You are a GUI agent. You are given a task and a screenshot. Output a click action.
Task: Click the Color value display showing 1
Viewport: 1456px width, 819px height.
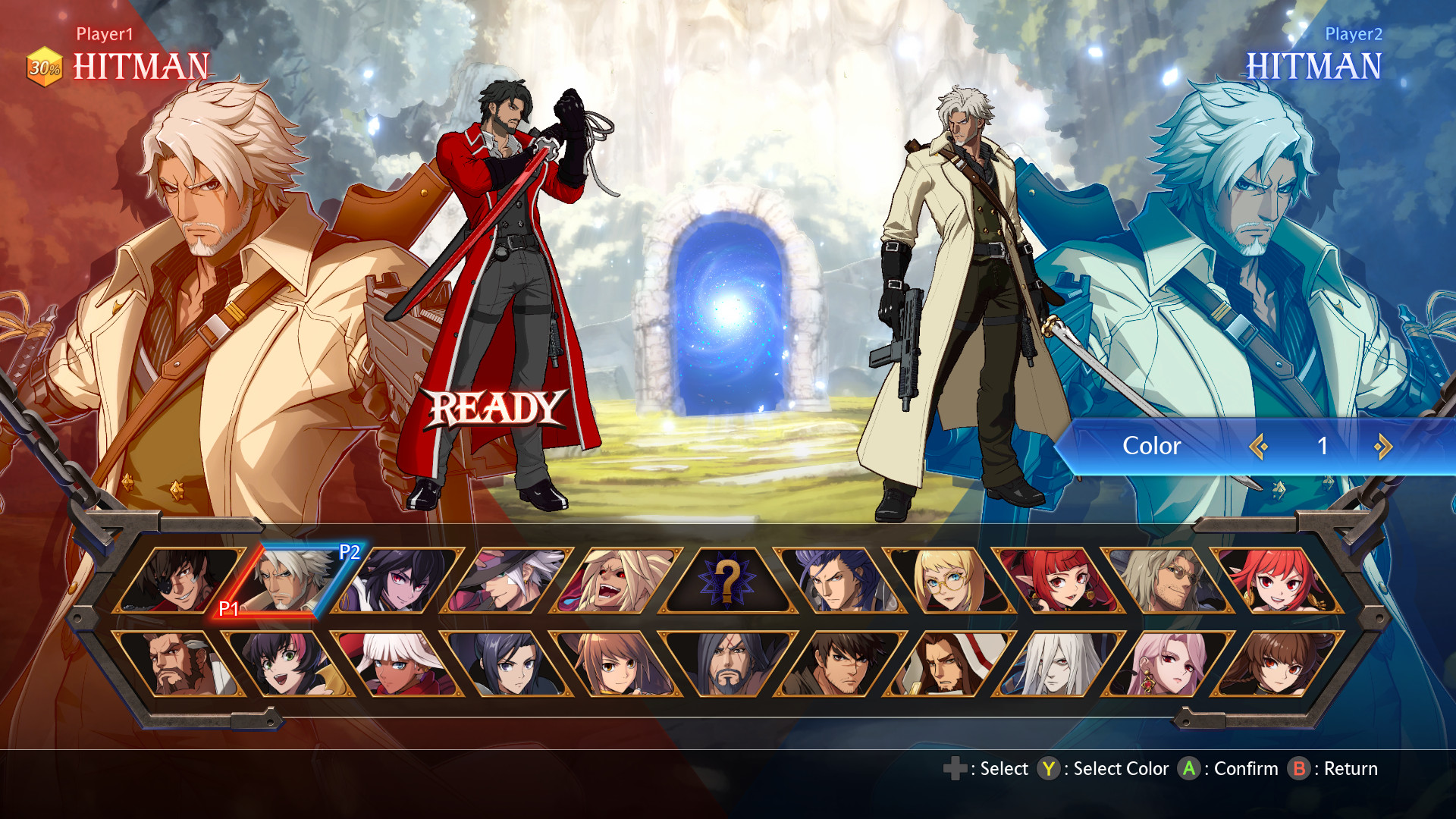[x=1323, y=447]
